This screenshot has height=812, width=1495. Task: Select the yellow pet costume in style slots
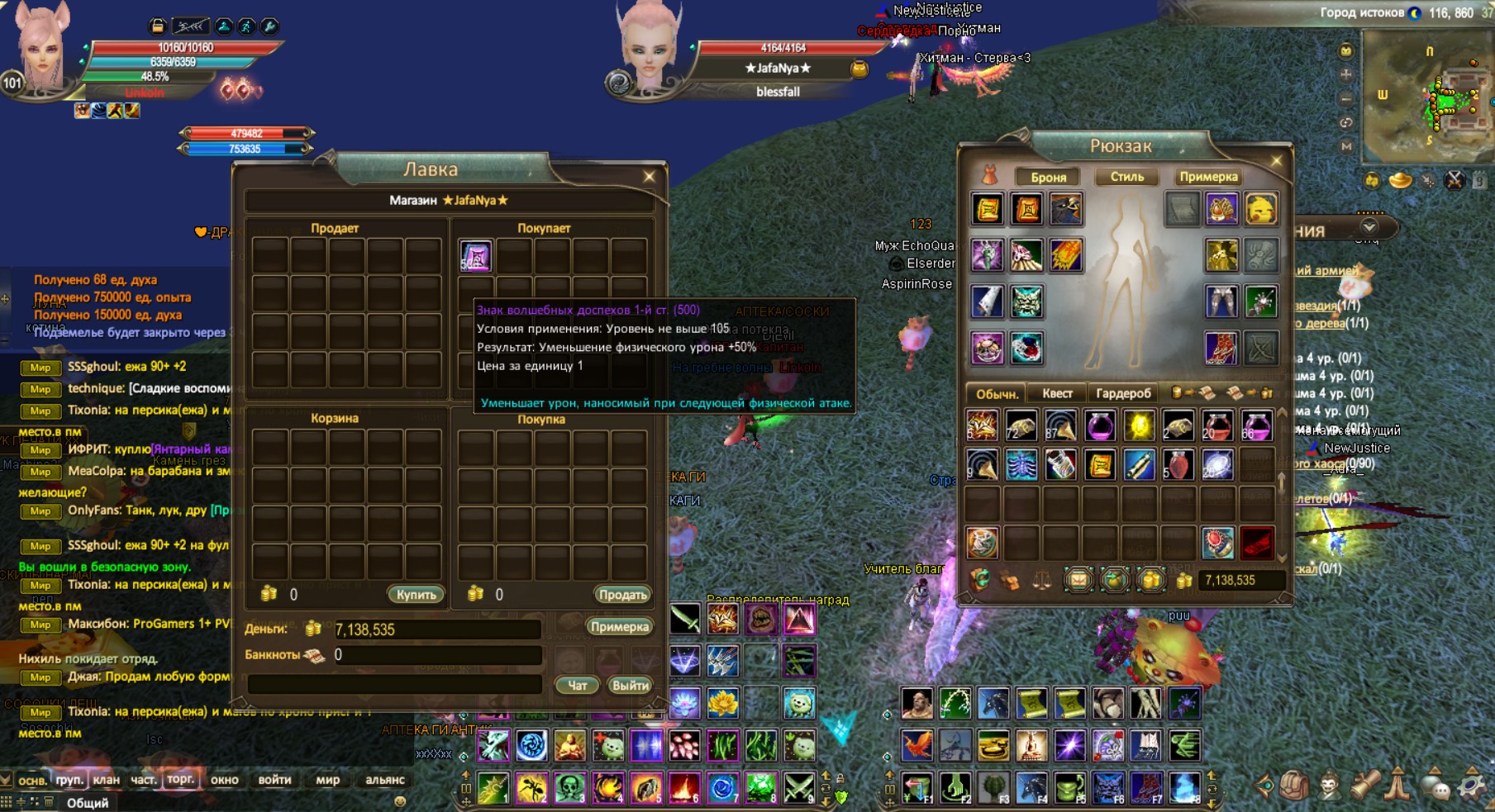pos(1261,209)
